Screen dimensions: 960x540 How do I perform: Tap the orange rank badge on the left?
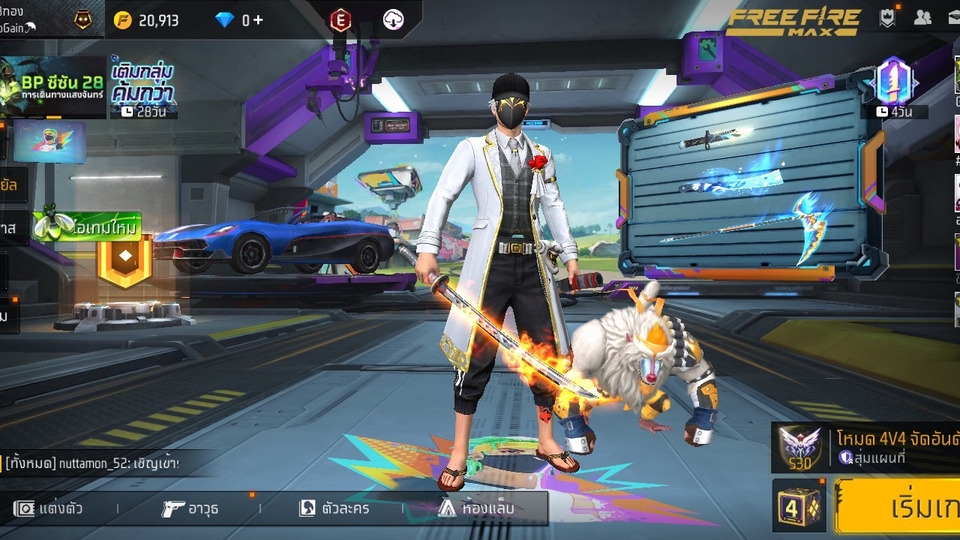pyautogui.click(x=125, y=260)
